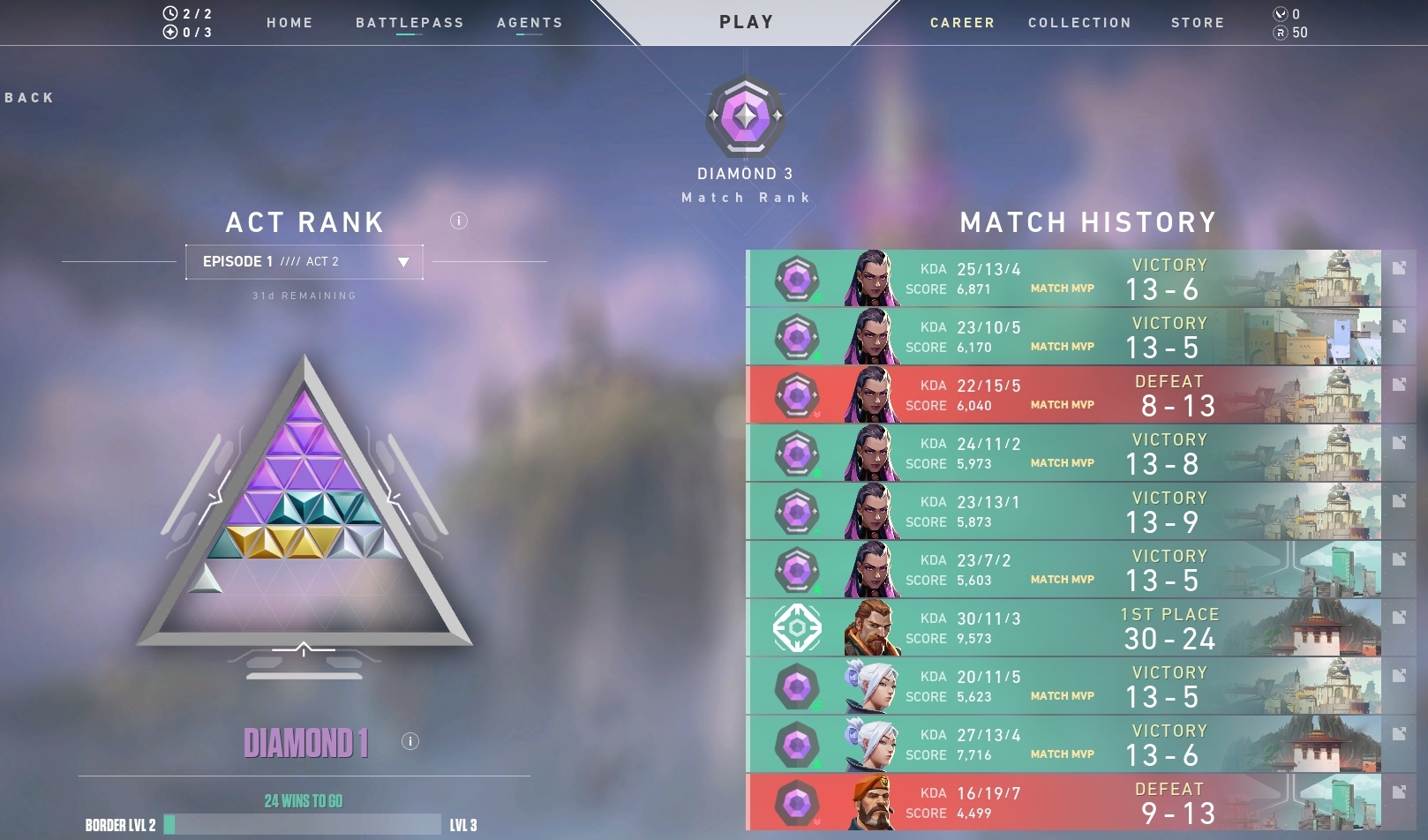This screenshot has width=1428, height=840.
Task: Click the daily missions clock icon showing 2/2
Action: click(x=170, y=12)
